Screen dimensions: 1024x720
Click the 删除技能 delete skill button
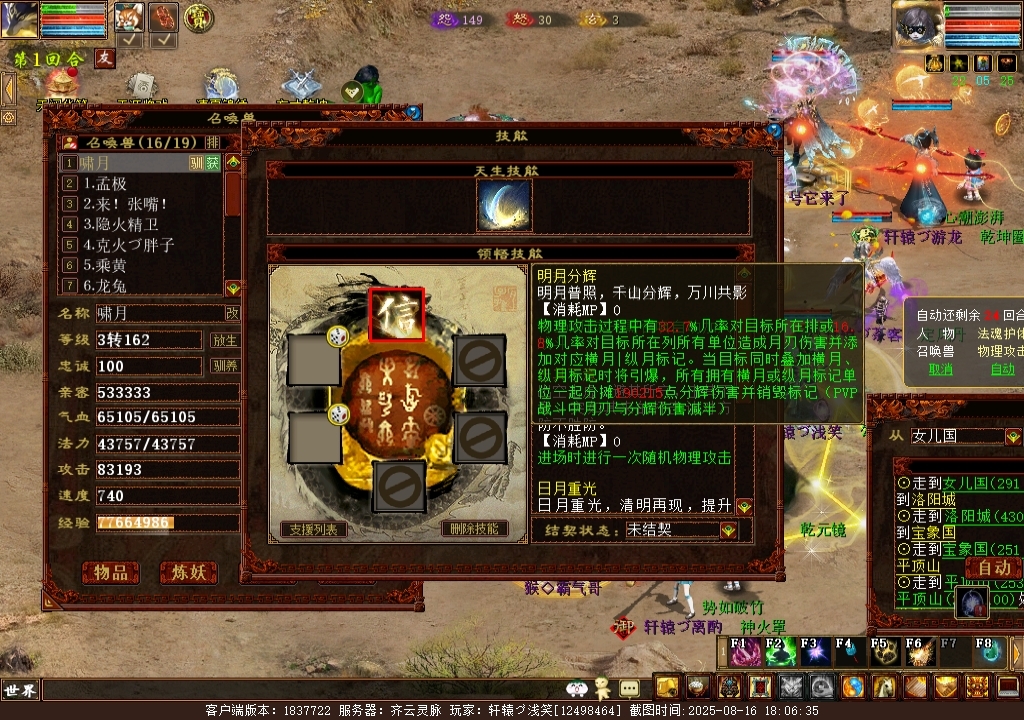473,529
